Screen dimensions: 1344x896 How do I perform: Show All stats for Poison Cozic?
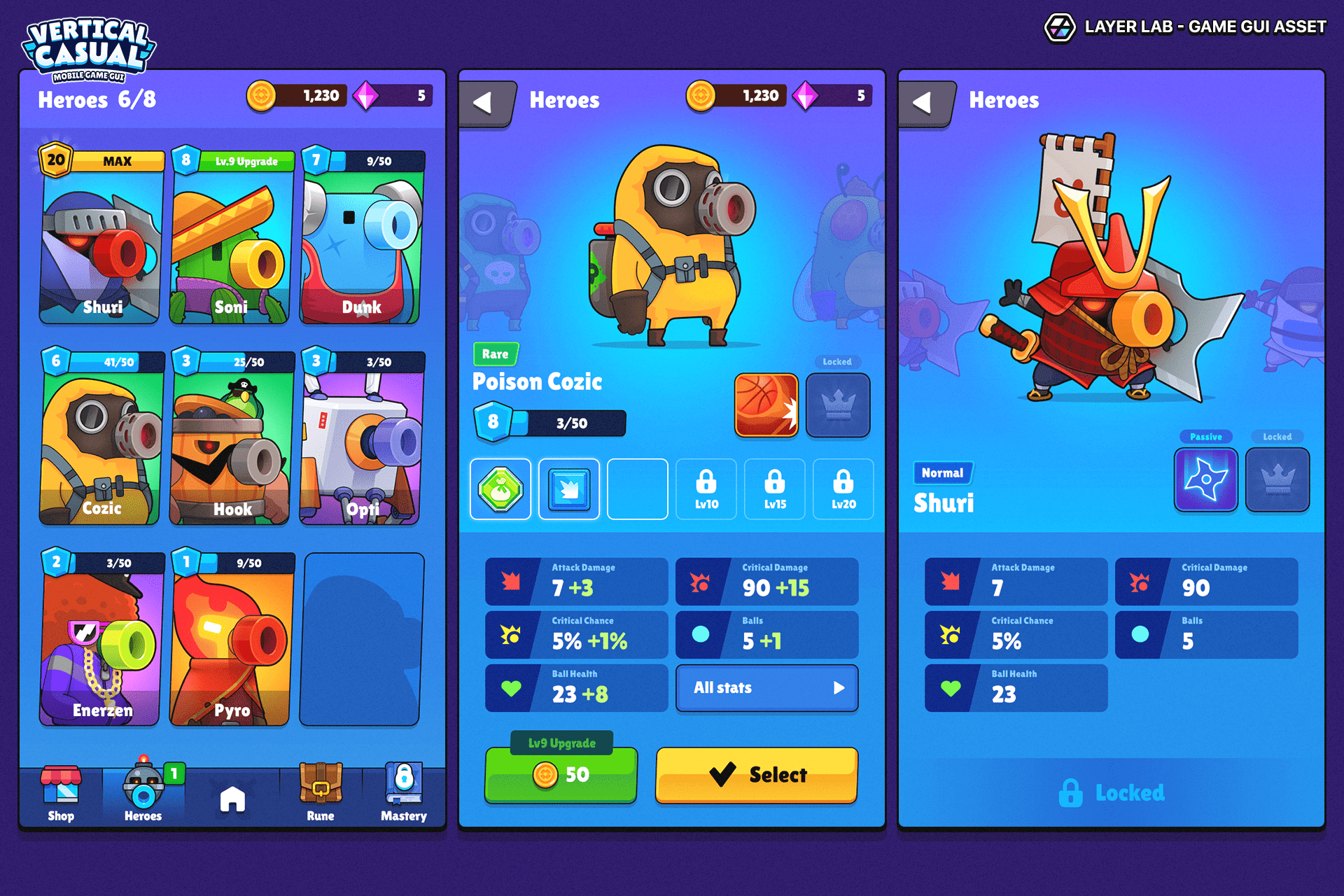tap(766, 688)
